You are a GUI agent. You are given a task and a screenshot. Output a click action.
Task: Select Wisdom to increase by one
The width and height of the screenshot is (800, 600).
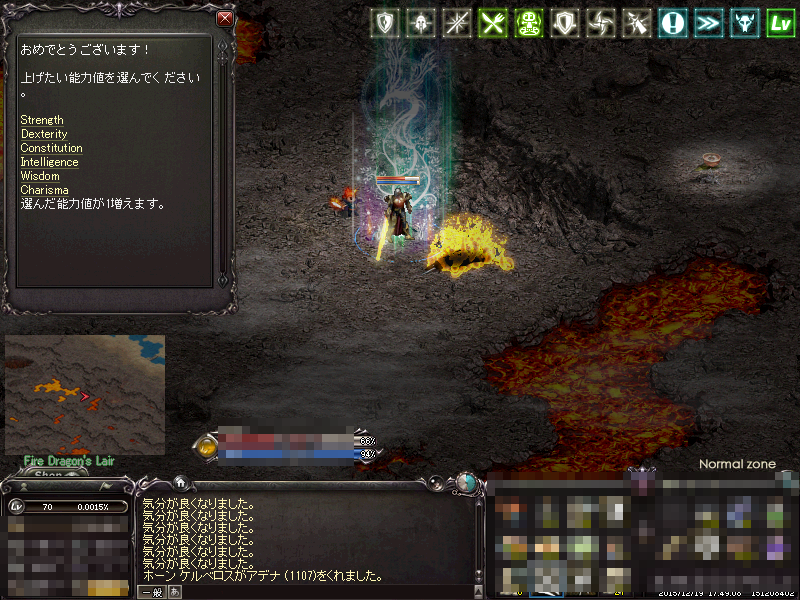(40, 176)
